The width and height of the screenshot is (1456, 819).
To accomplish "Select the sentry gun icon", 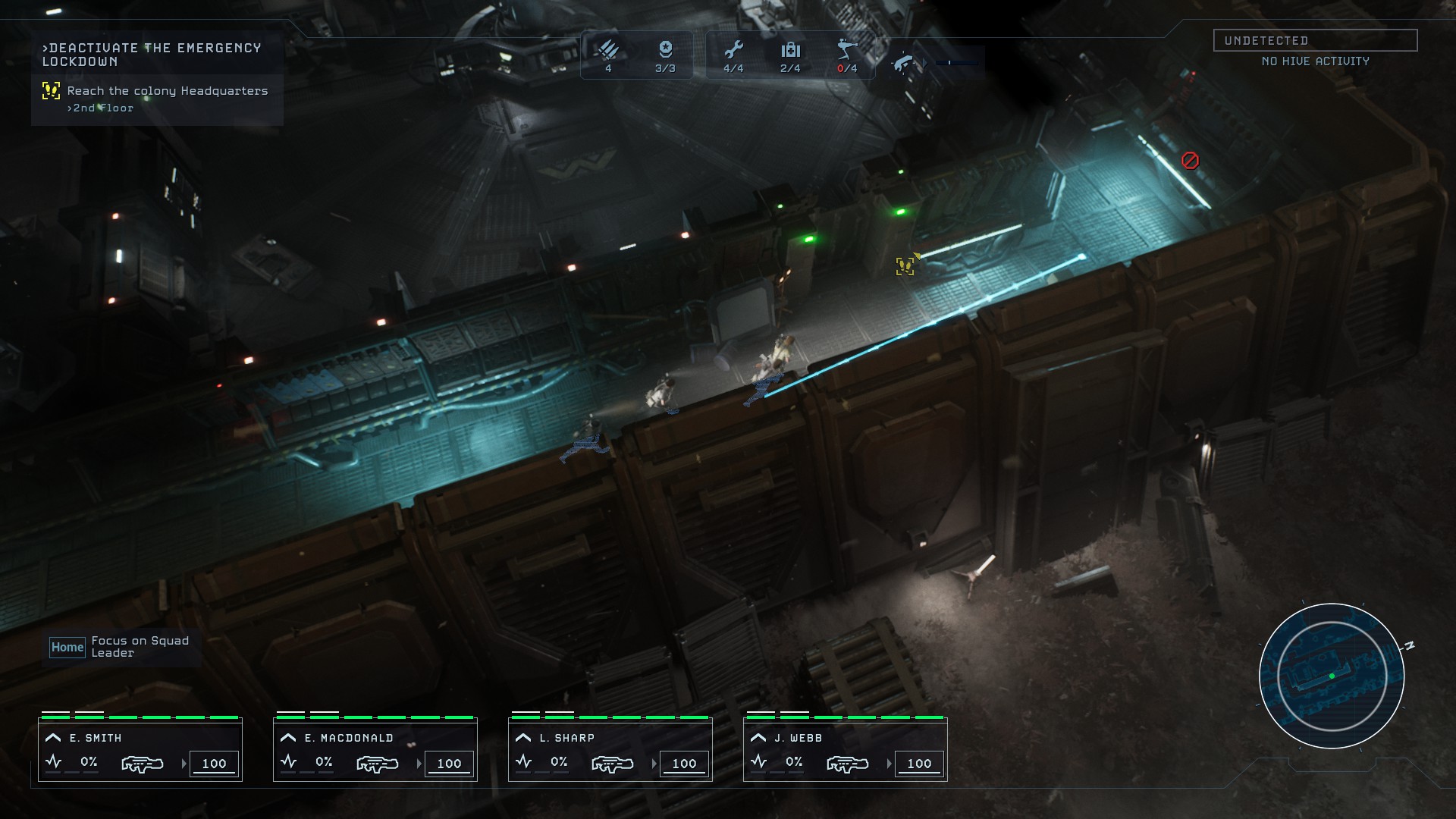I will point(847,50).
